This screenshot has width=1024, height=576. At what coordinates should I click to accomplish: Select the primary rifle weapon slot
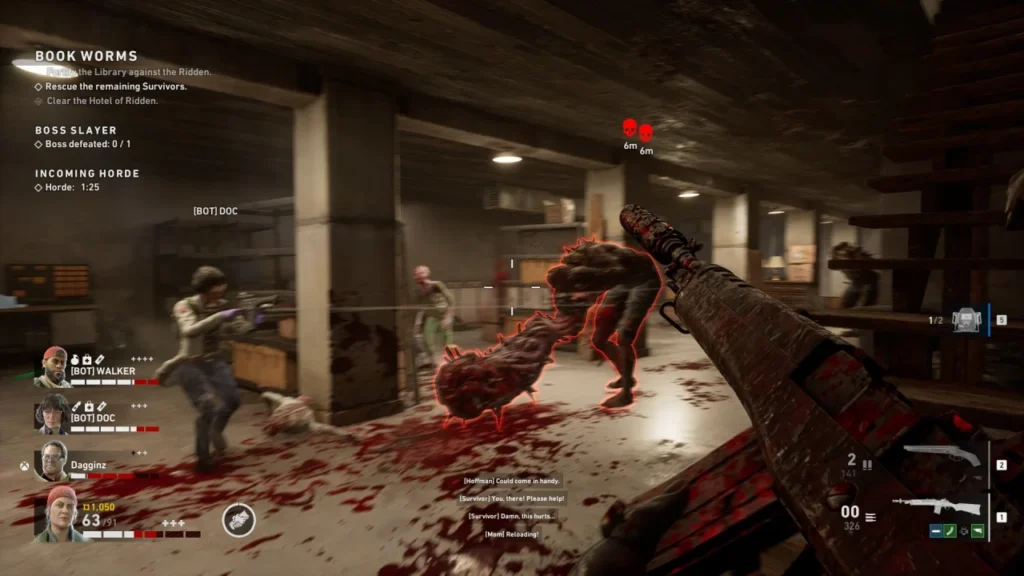click(x=941, y=505)
